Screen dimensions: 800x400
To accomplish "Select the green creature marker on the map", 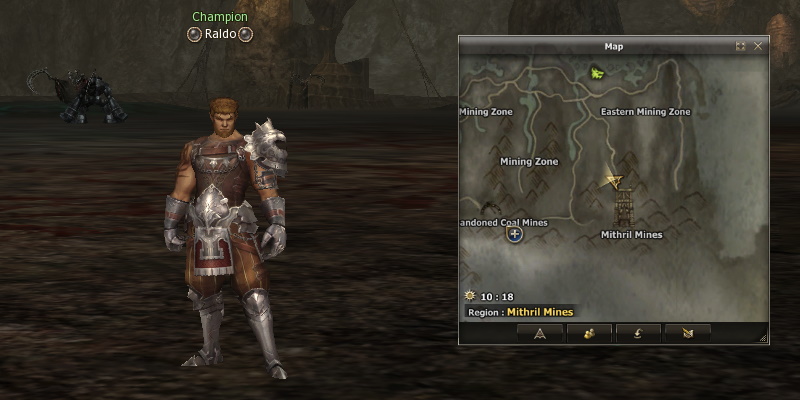I will [598, 73].
